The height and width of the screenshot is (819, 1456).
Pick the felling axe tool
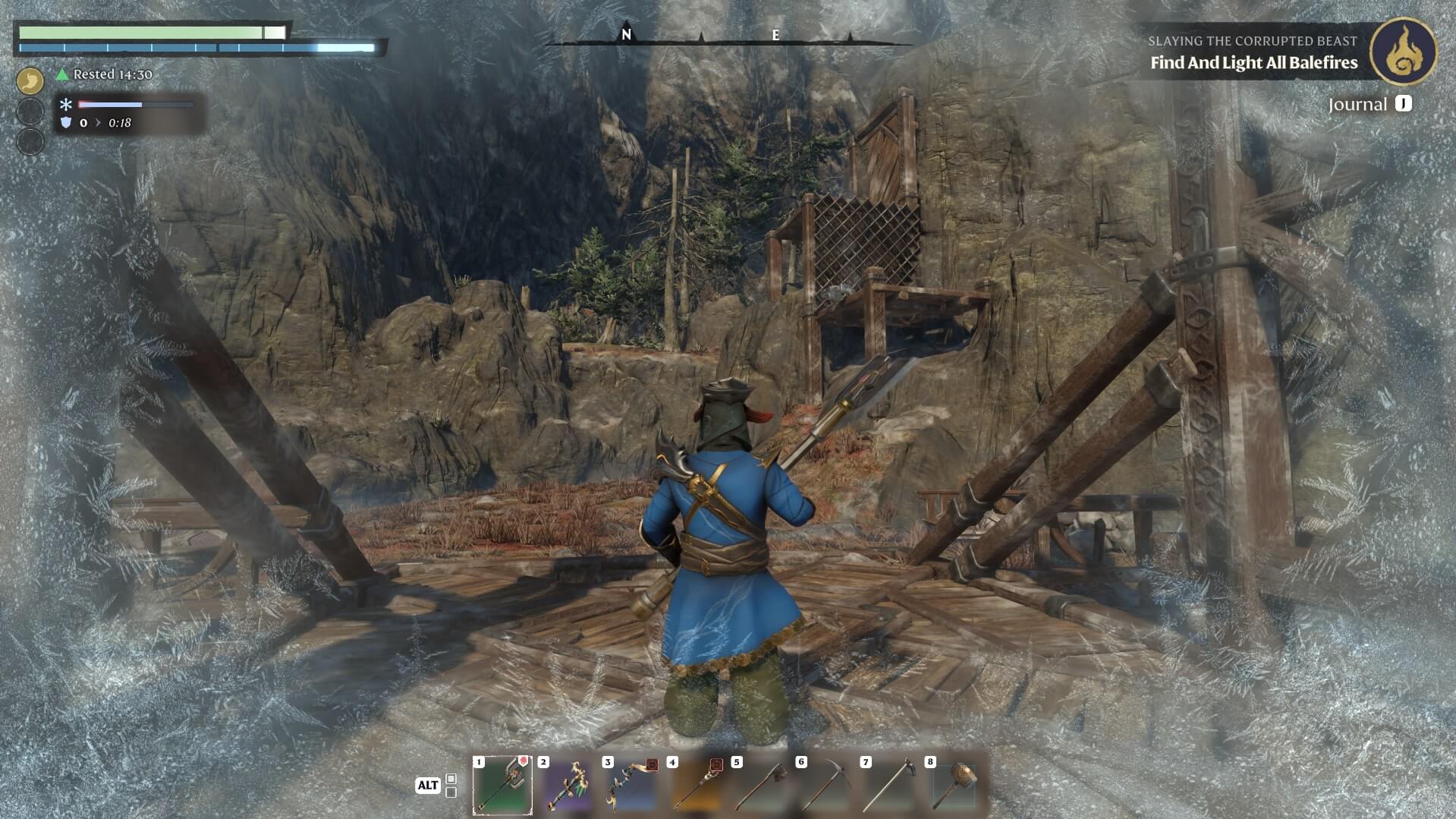coord(761,786)
